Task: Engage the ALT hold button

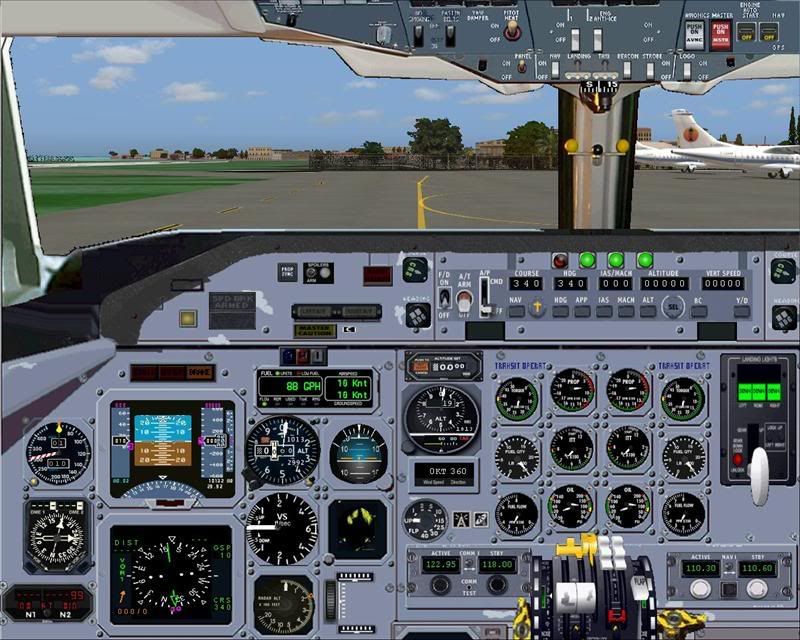Action: 649,311
